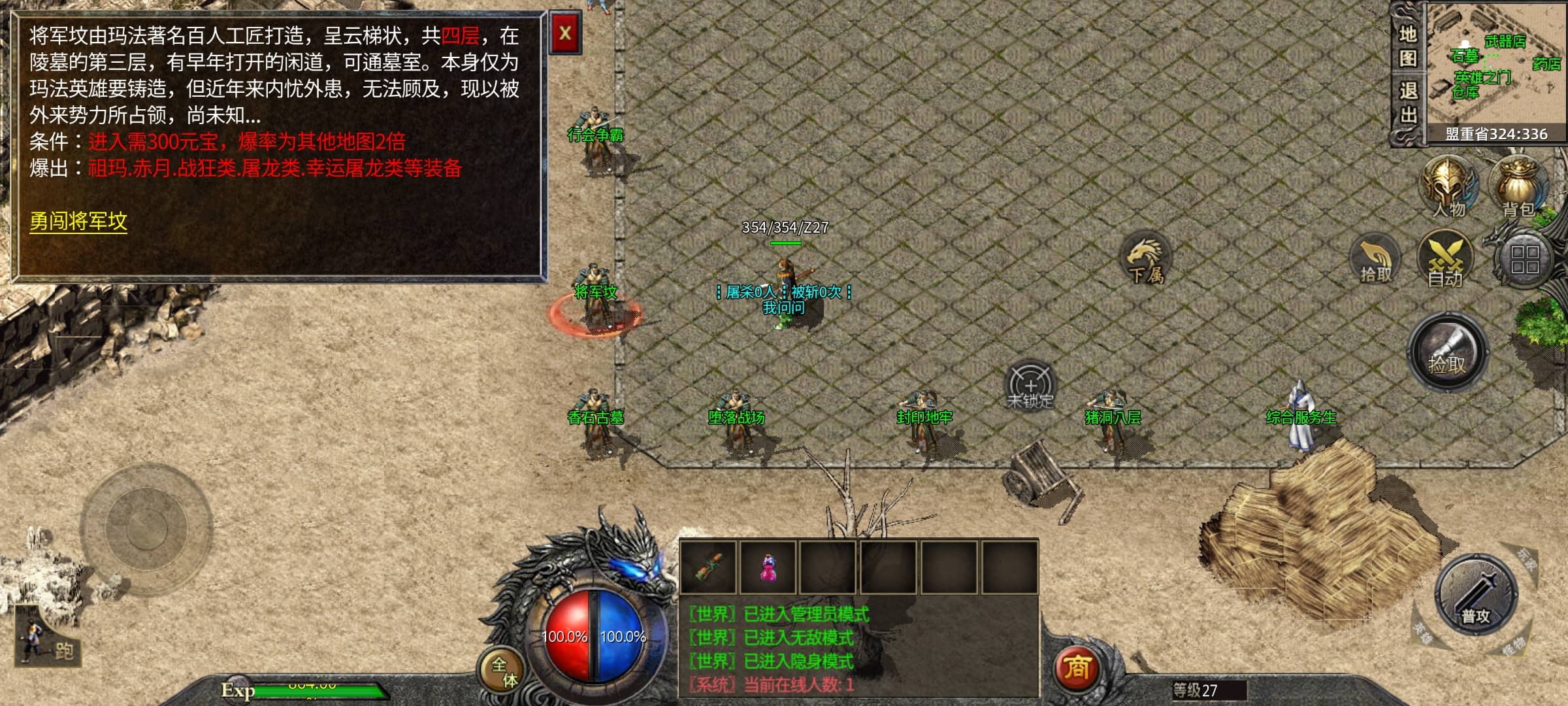Image resolution: width=1568 pixels, height=706 pixels.
Task: Tap the 退出 exit button
Action: tap(1408, 103)
